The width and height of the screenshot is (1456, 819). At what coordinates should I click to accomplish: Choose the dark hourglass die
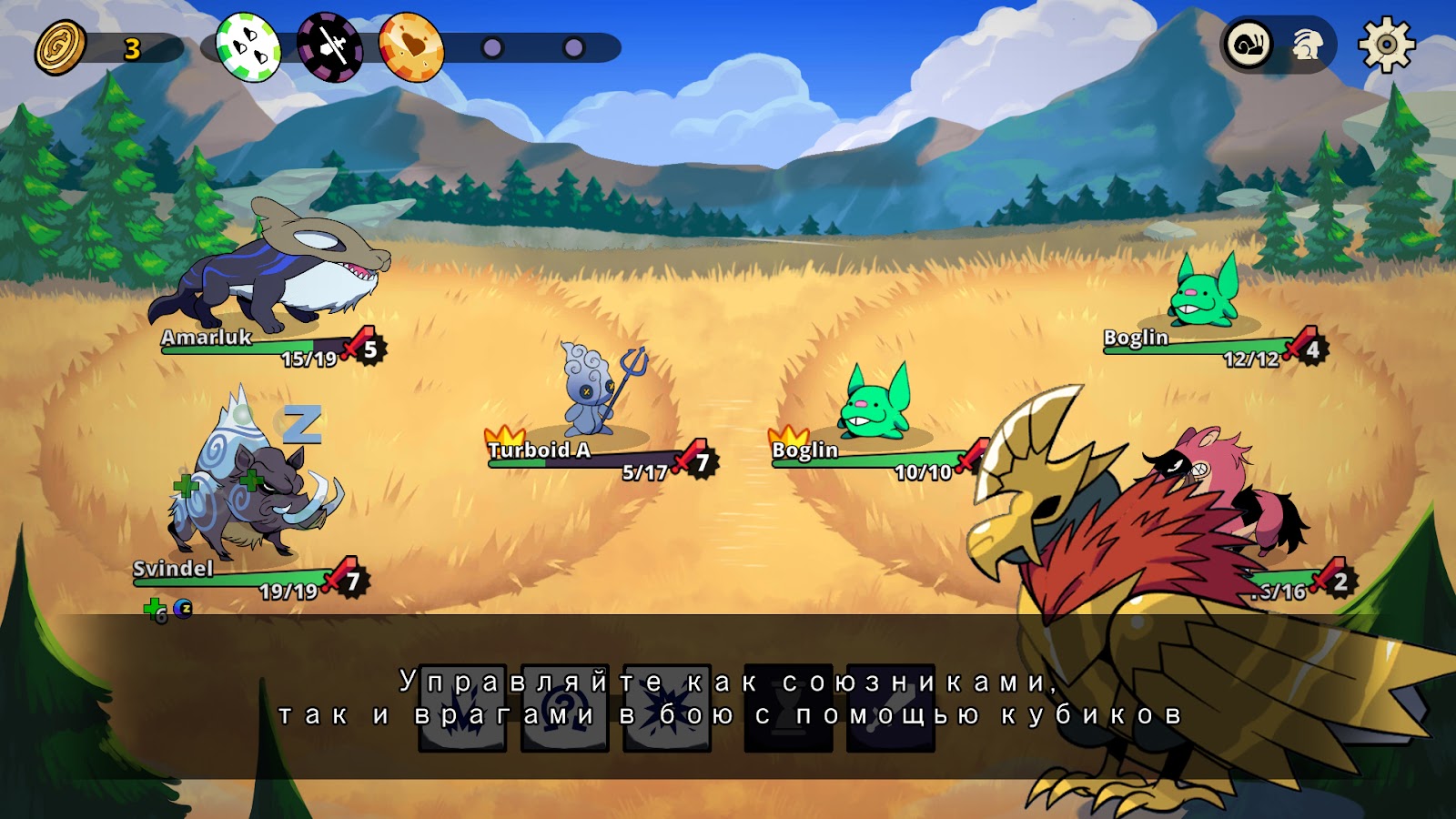tap(788, 710)
